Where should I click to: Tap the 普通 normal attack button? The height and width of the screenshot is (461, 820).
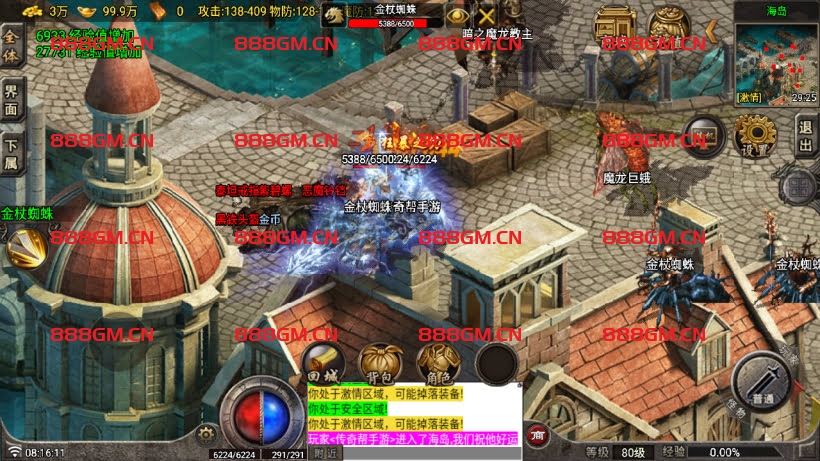763,381
